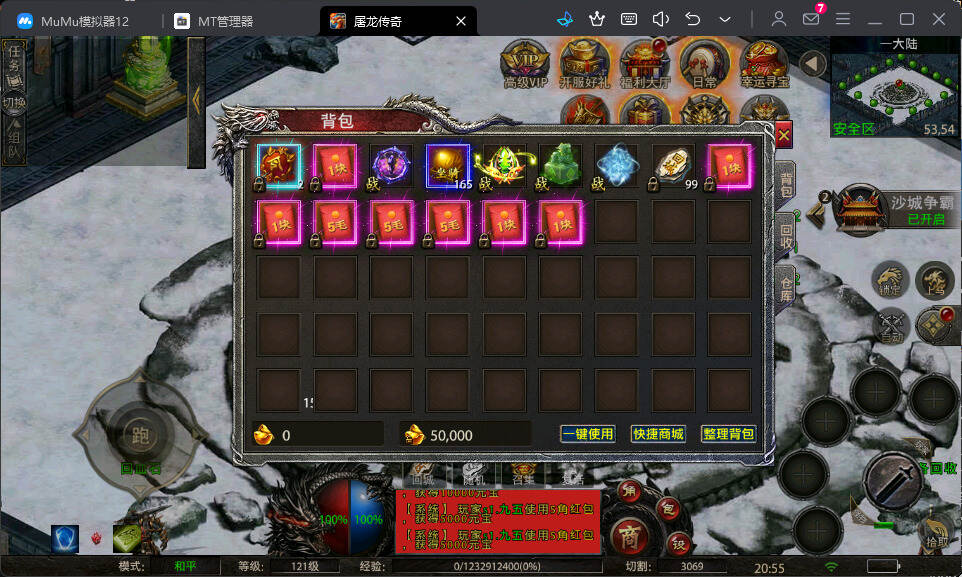Toggle the 锁定 target lock button
The height and width of the screenshot is (577, 962).
[x=889, y=280]
